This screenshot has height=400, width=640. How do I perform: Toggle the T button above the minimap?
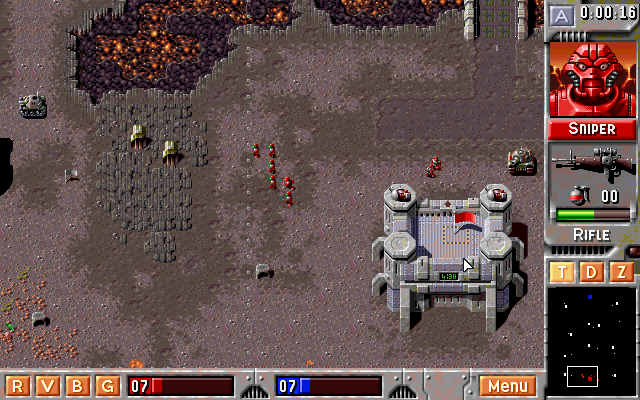click(x=562, y=272)
